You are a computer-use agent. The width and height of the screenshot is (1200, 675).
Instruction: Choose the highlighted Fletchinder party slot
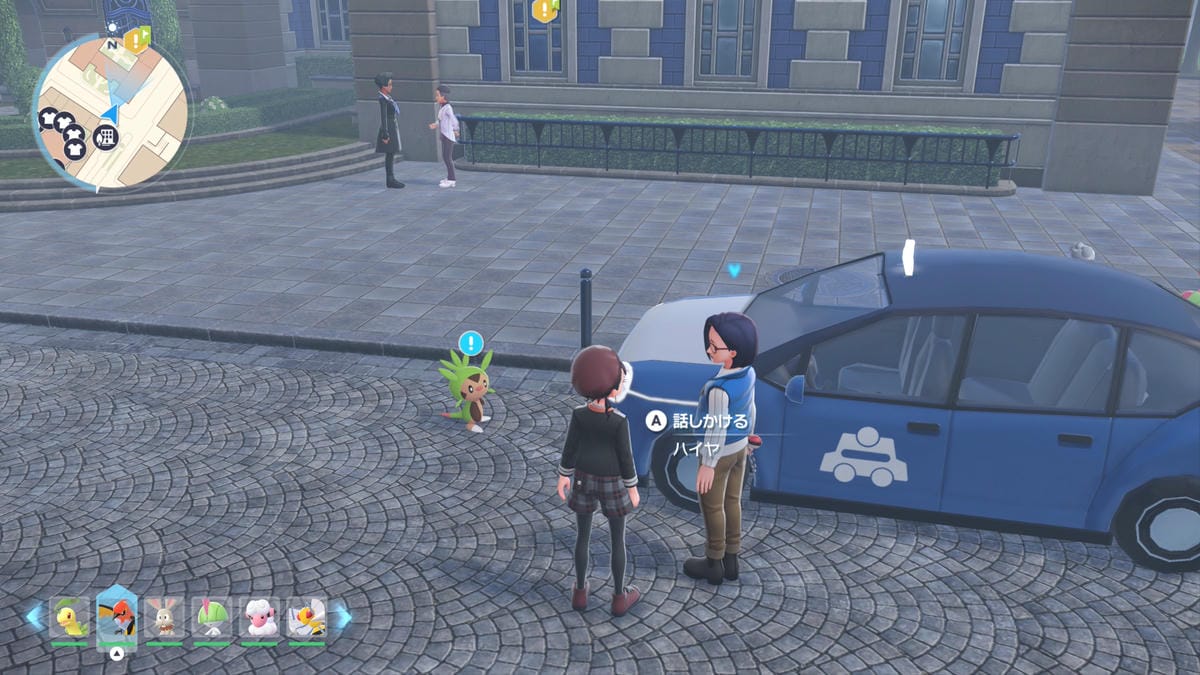pos(117,616)
